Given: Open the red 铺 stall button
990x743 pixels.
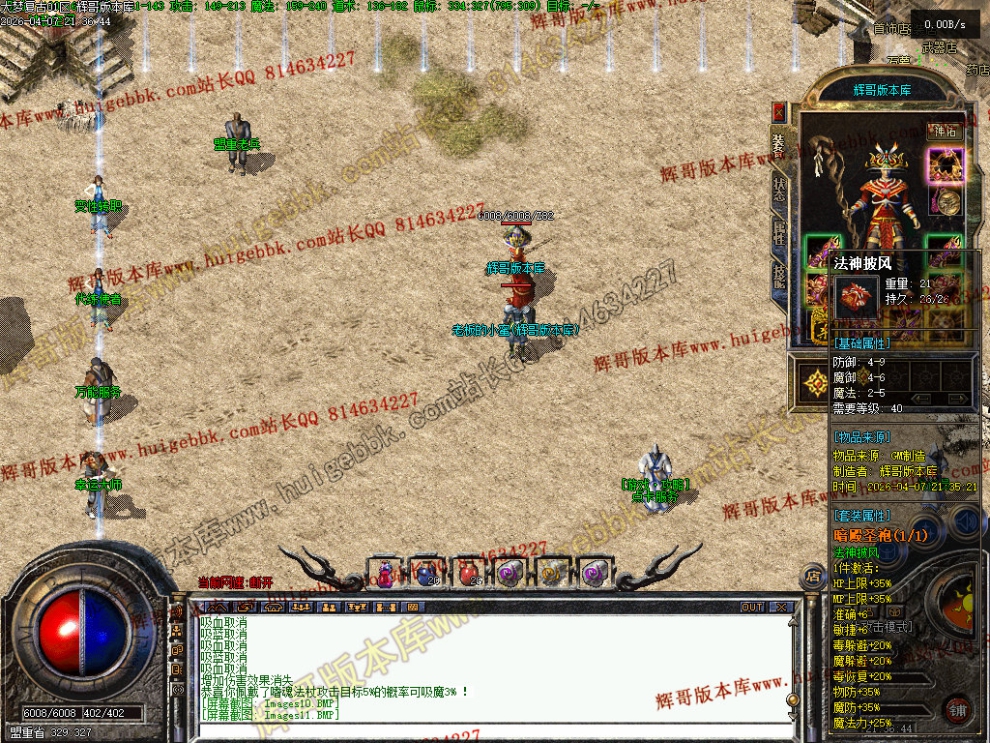Looking at the screenshot, I should tap(957, 709).
